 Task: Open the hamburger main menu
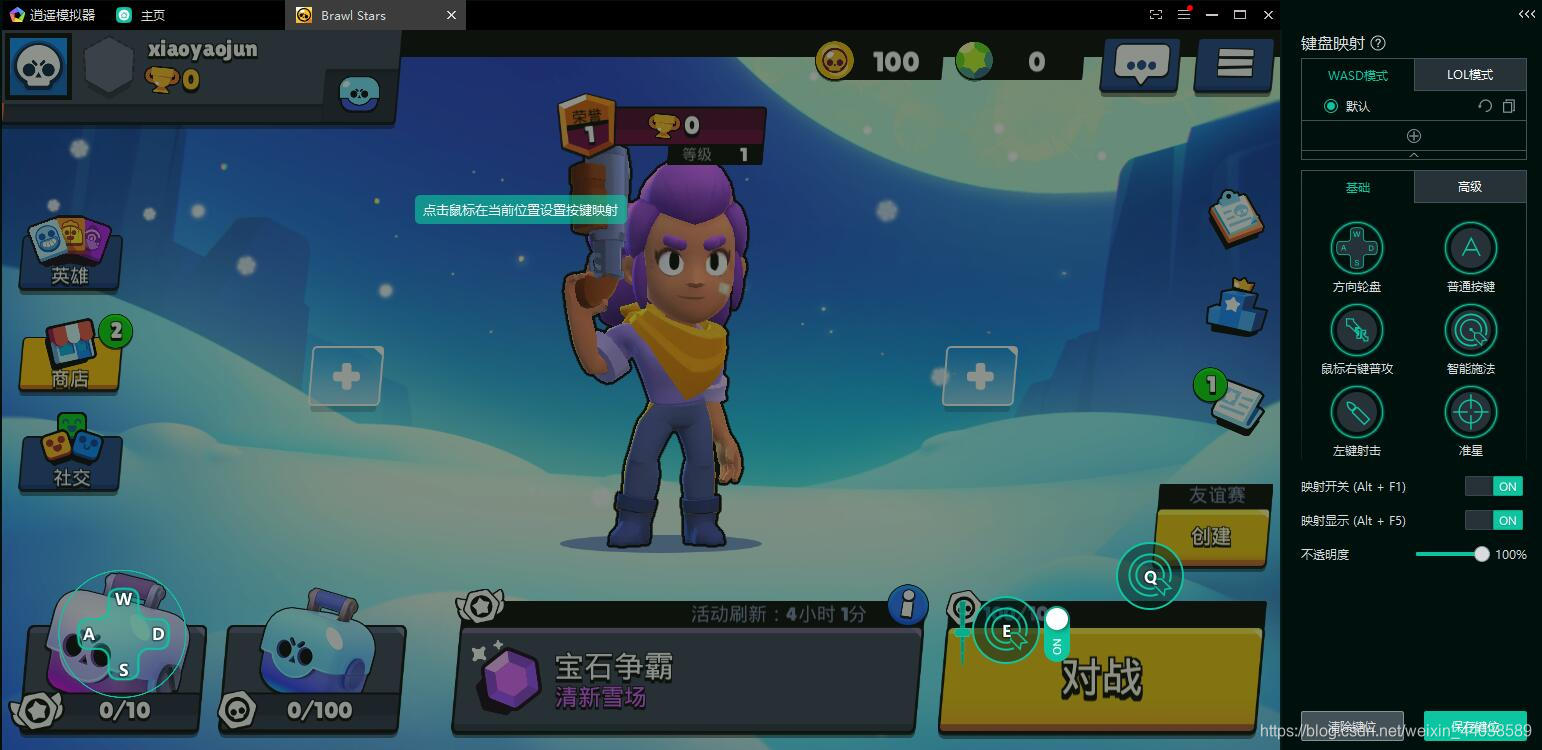[x=1235, y=65]
